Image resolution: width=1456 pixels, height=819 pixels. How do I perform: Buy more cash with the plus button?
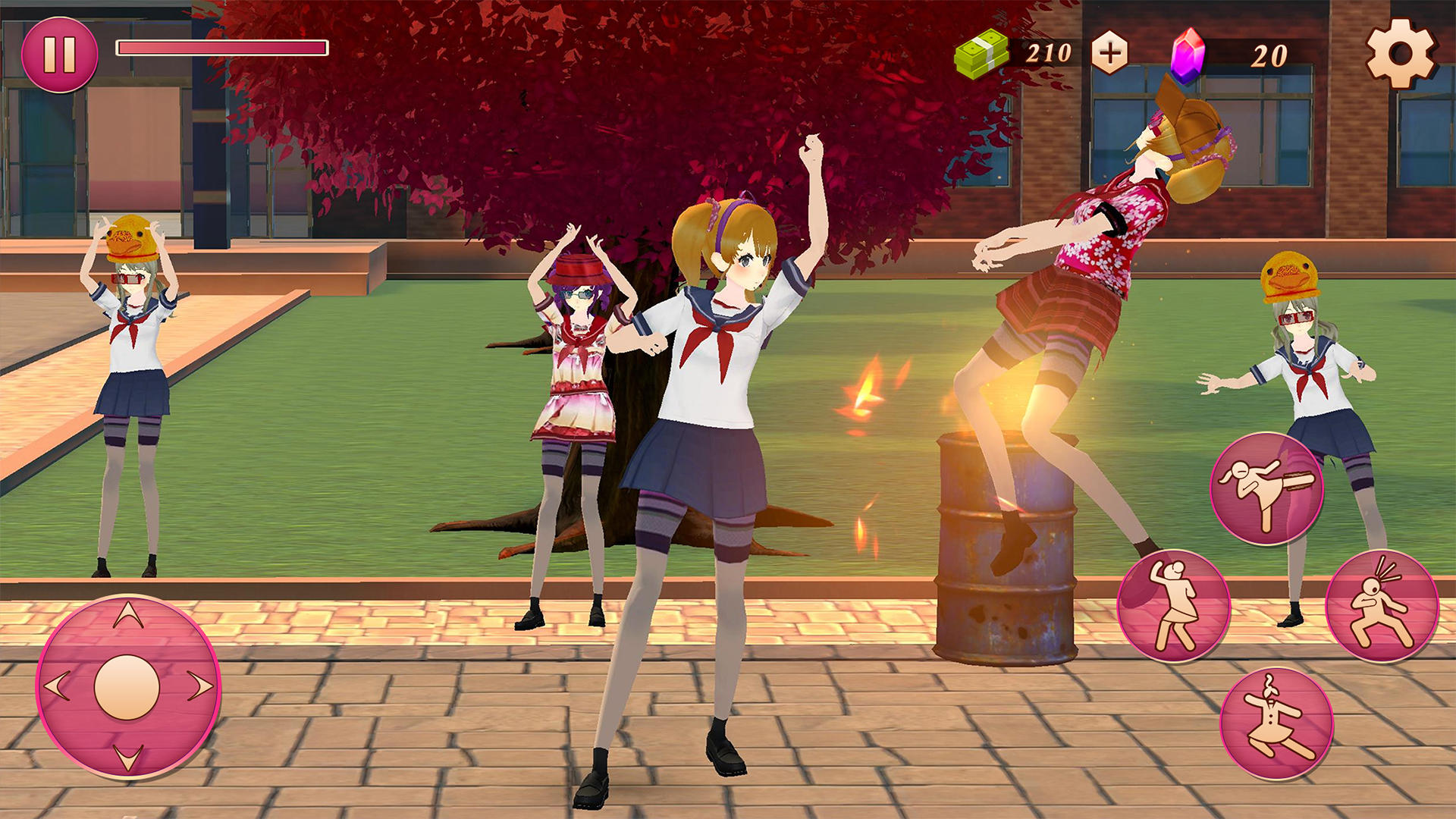[x=1109, y=53]
